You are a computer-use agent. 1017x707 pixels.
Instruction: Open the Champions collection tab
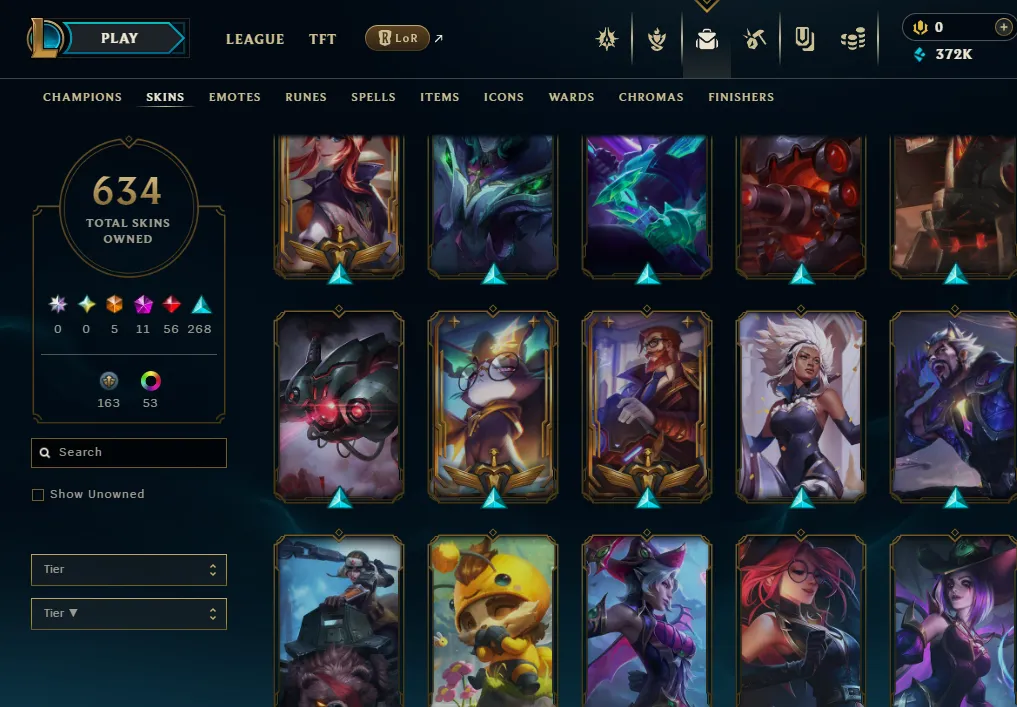[82, 97]
